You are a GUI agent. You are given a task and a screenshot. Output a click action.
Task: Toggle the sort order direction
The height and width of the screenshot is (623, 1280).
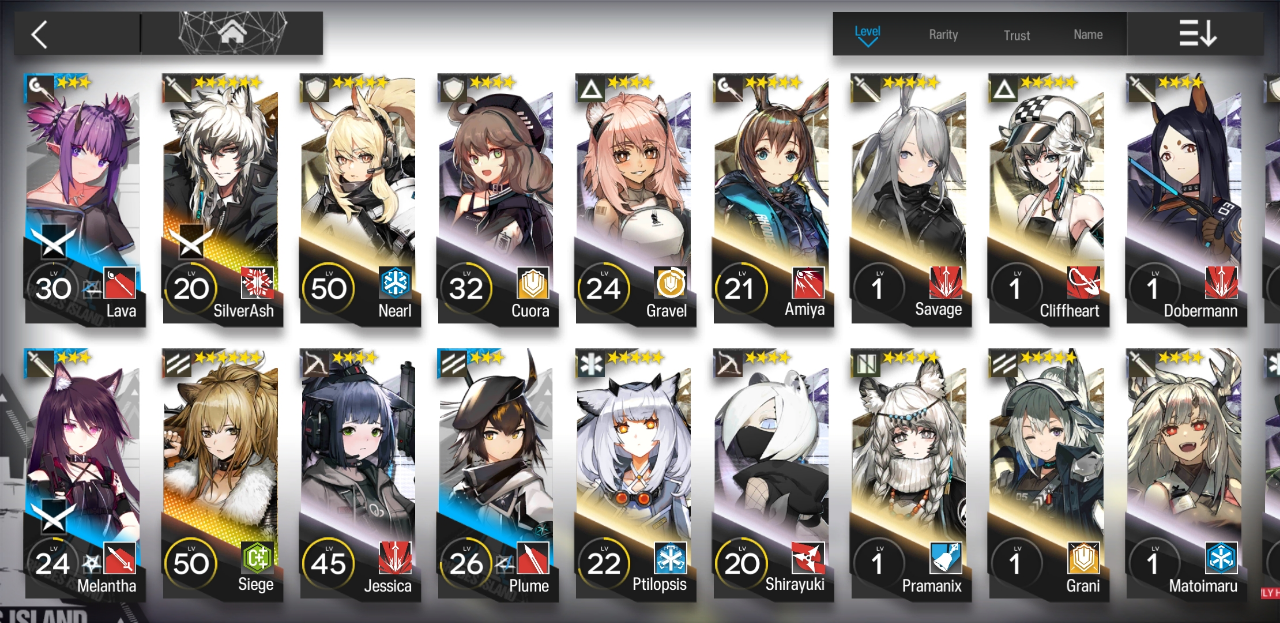tap(1197, 34)
